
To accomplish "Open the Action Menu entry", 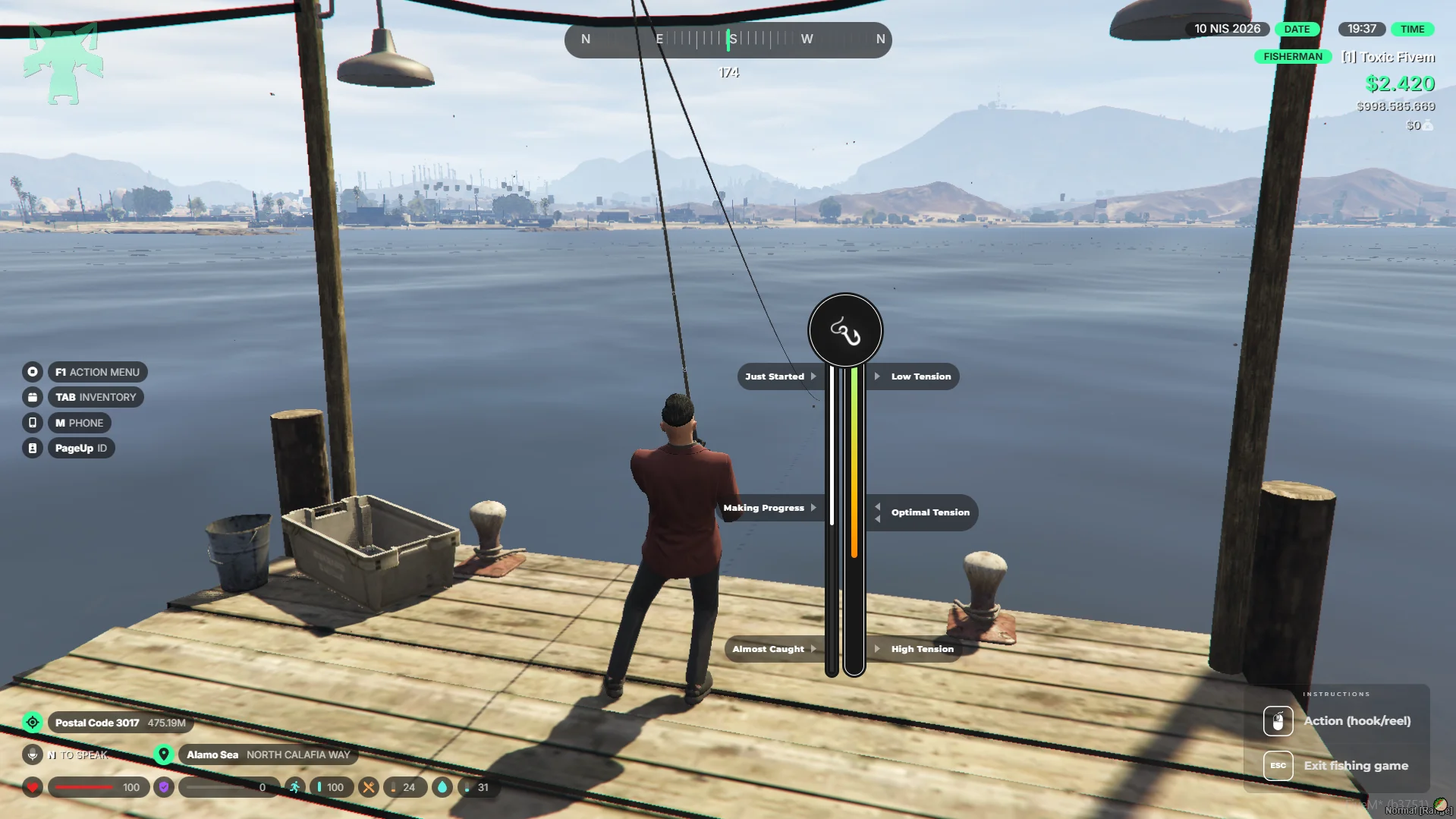I will click(97, 372).
